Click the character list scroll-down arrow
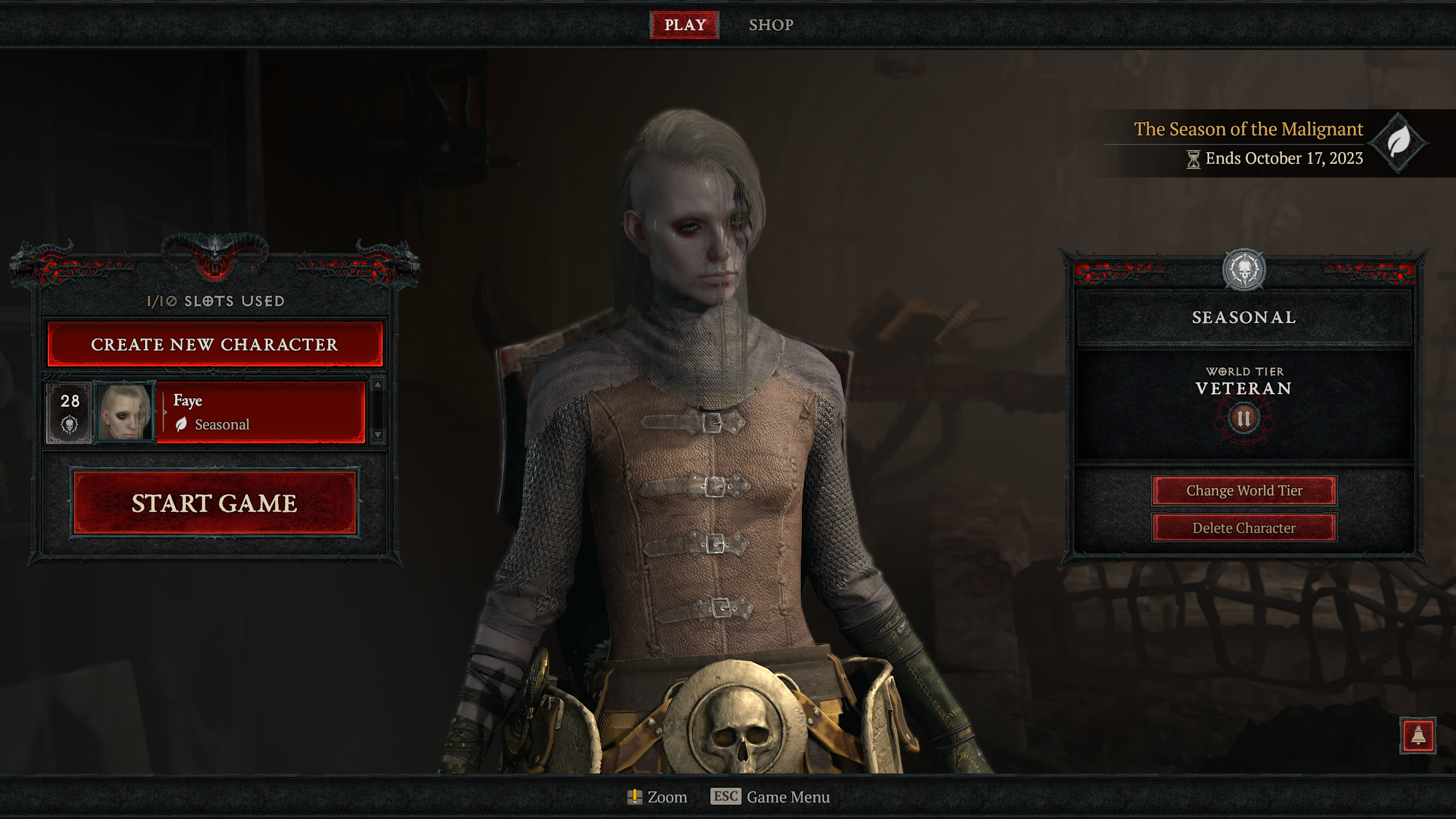This screenshot has height=819, width=1456. (x=378, y=435)
